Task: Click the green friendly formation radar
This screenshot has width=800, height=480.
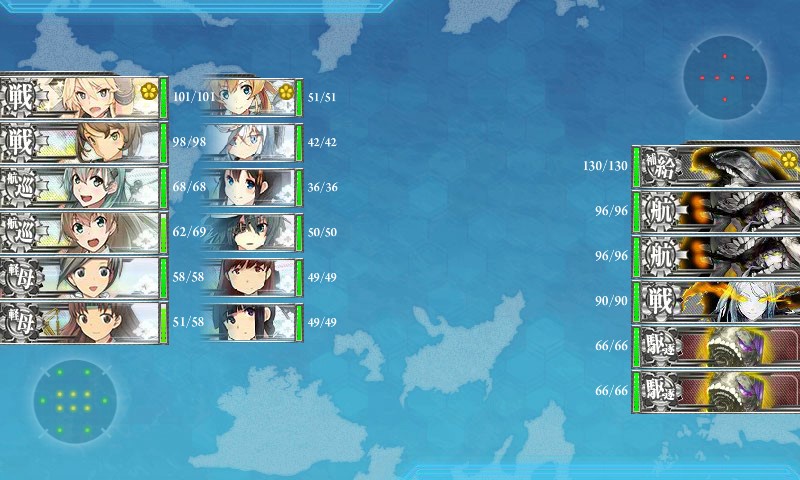Action: coord(74,402)
